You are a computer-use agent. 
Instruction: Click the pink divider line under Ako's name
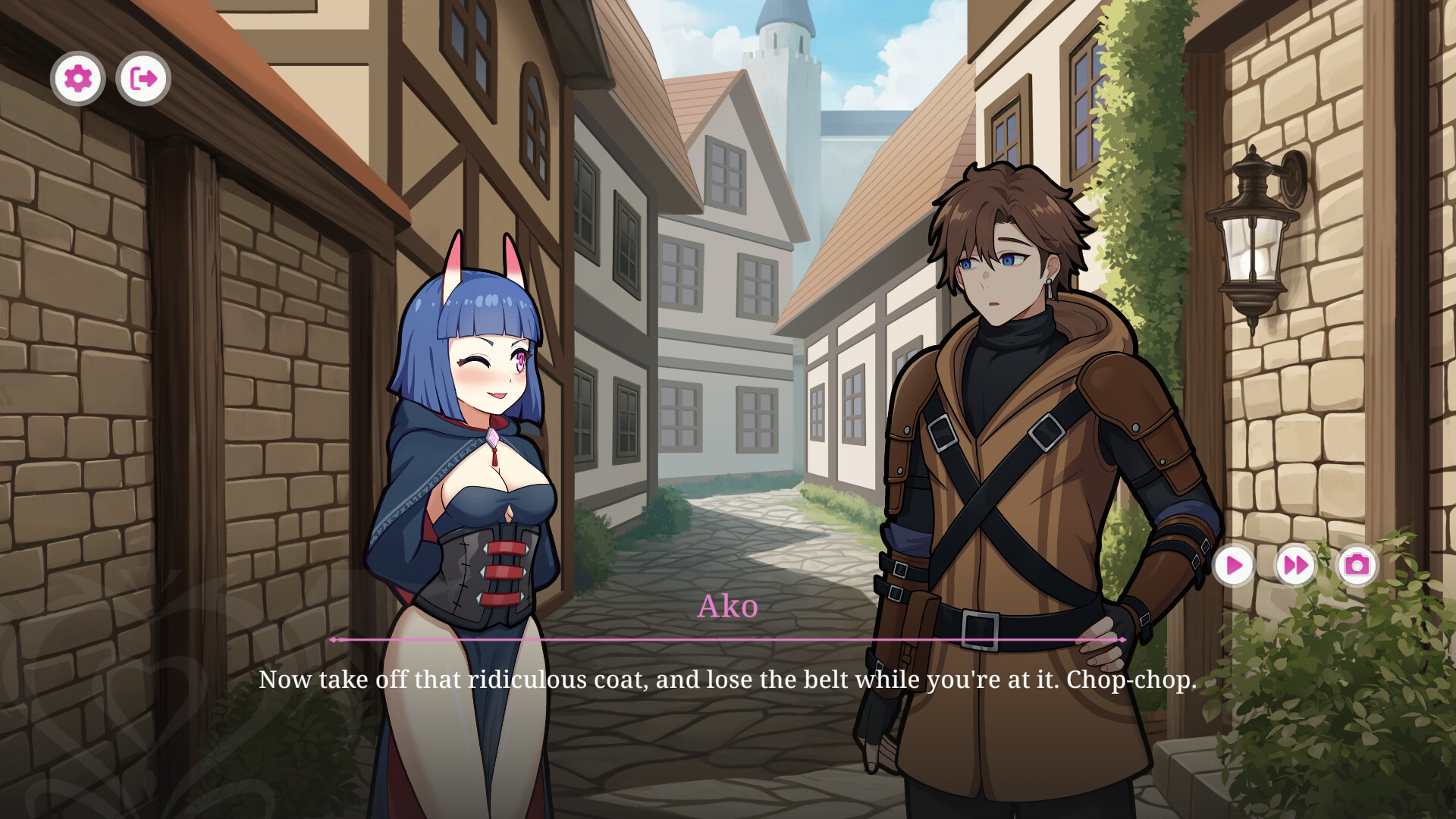click(728, 641)
